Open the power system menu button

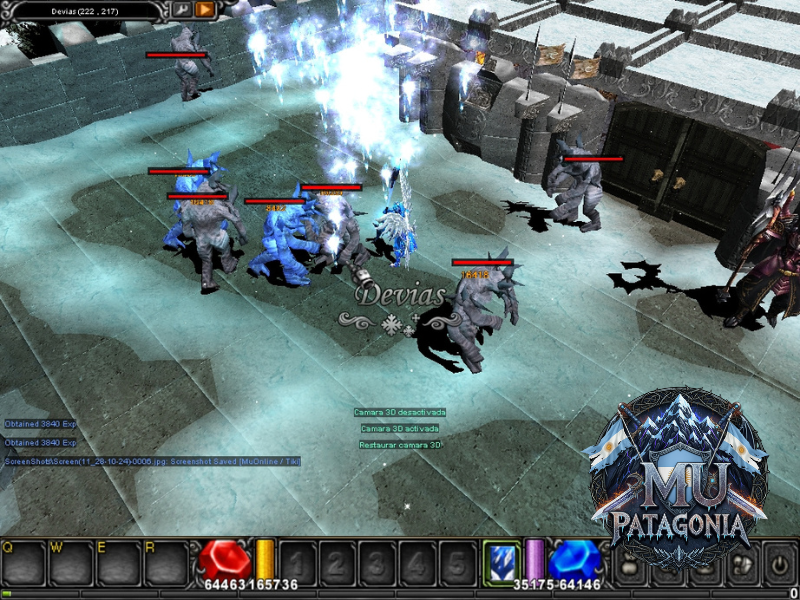click(778, 565)
